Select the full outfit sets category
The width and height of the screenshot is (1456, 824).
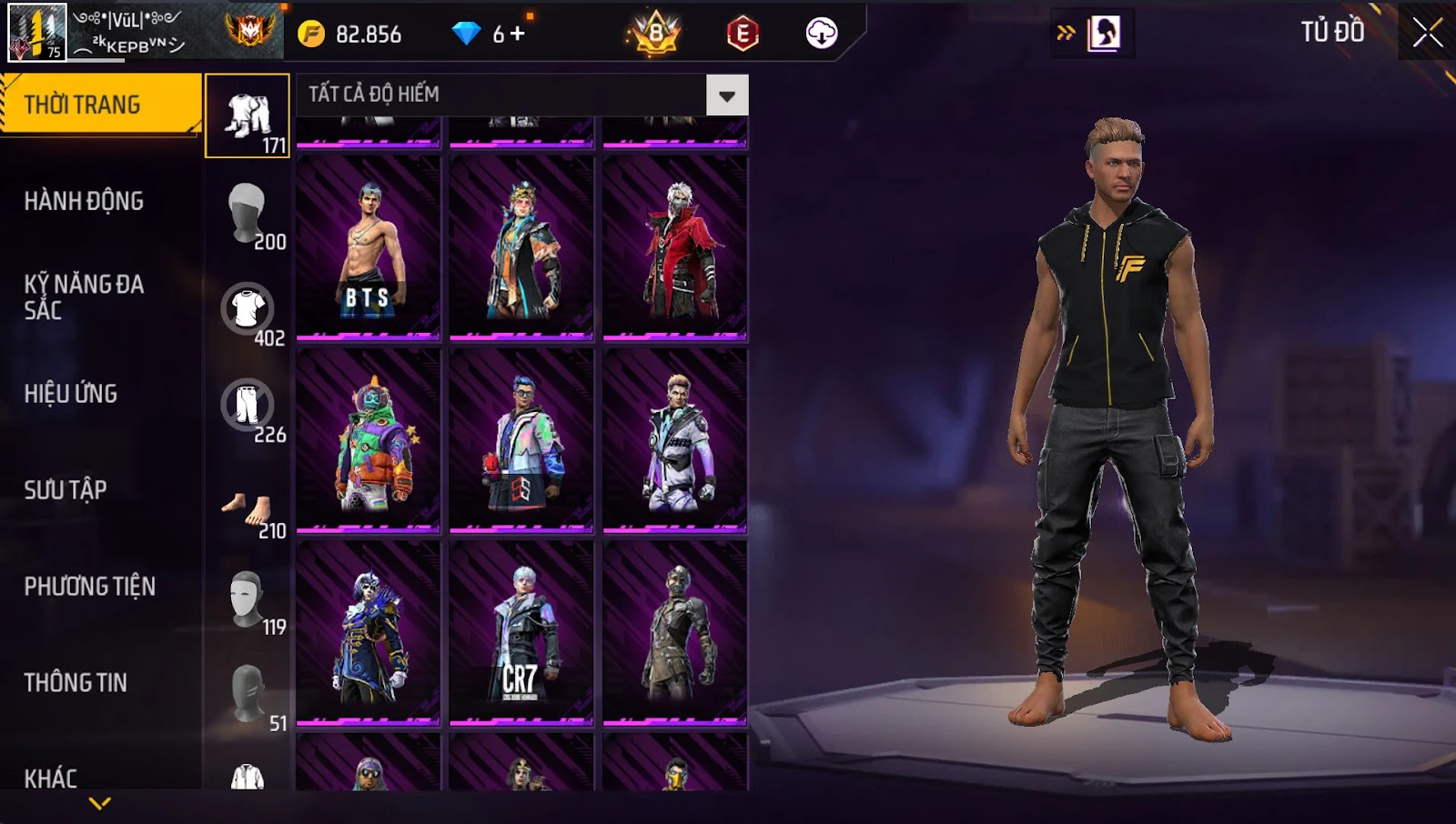(248, 116)
